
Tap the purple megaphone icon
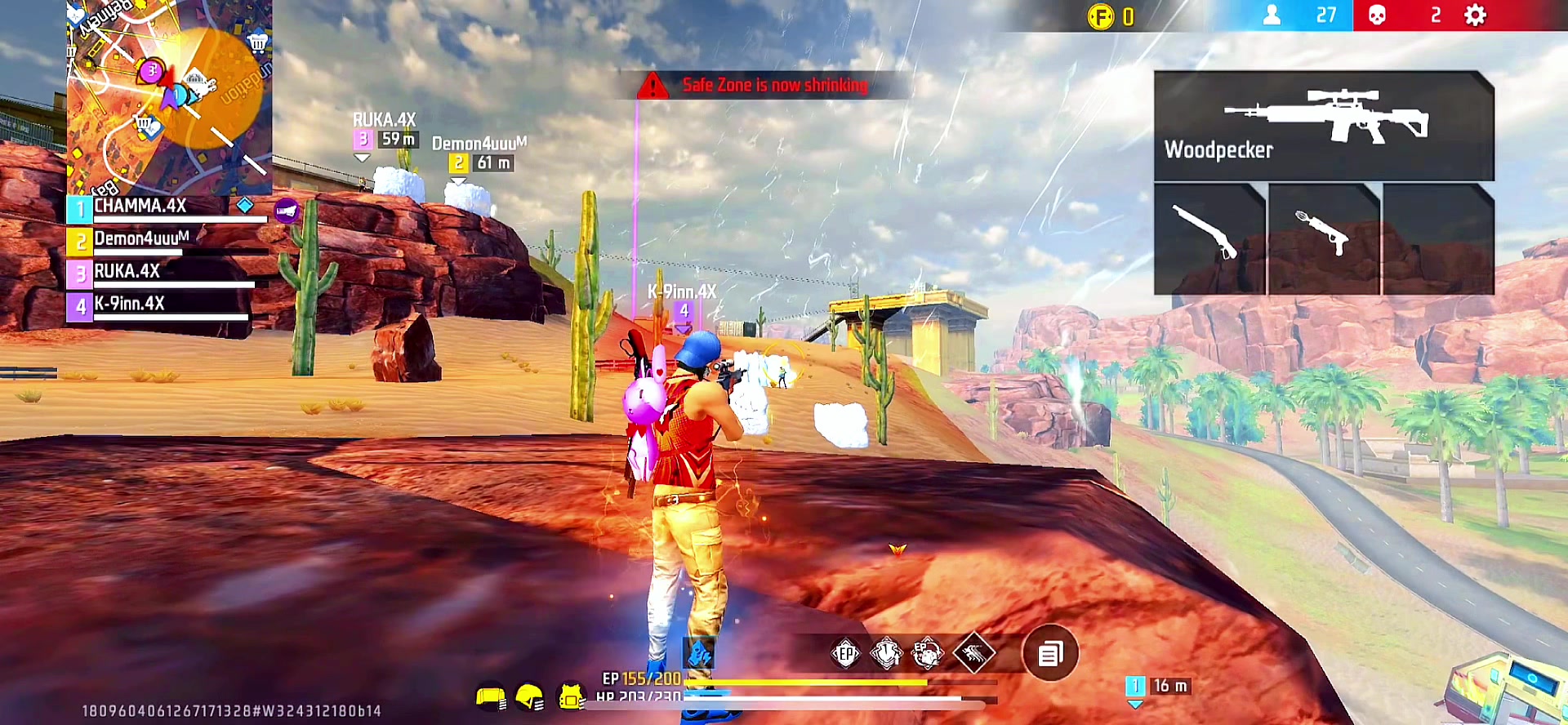287,211
